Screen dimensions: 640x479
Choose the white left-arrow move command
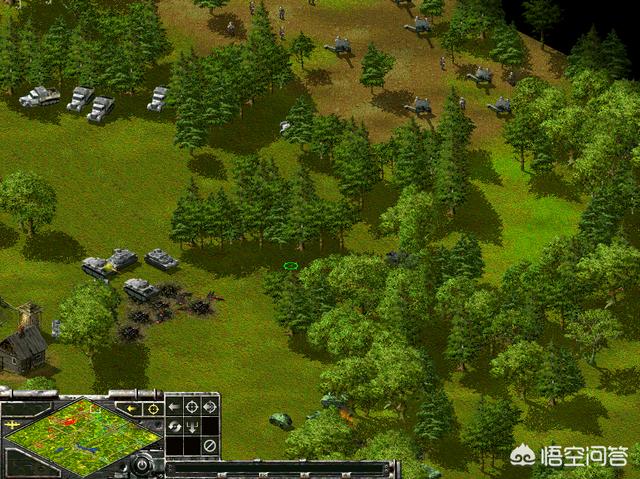[x=173, y=407]
